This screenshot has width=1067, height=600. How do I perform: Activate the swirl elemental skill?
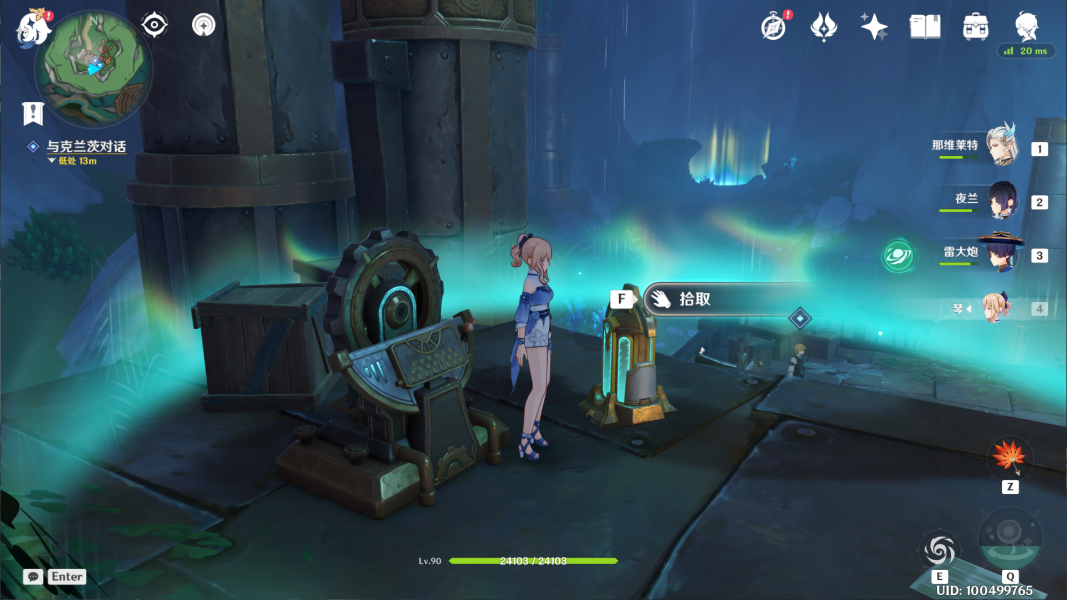coord(940,549)
